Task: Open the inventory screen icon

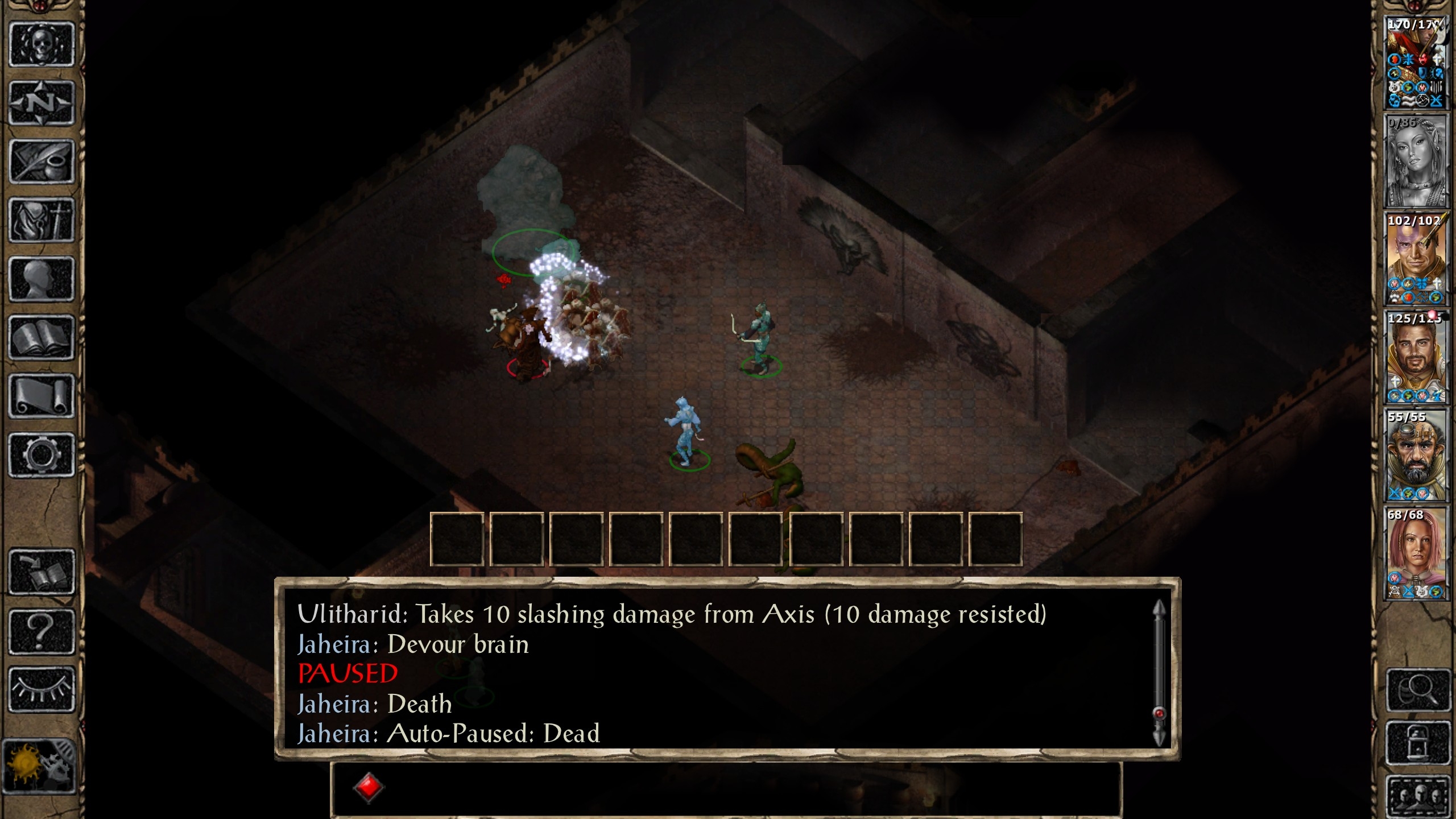Action: tap(42, 220)
